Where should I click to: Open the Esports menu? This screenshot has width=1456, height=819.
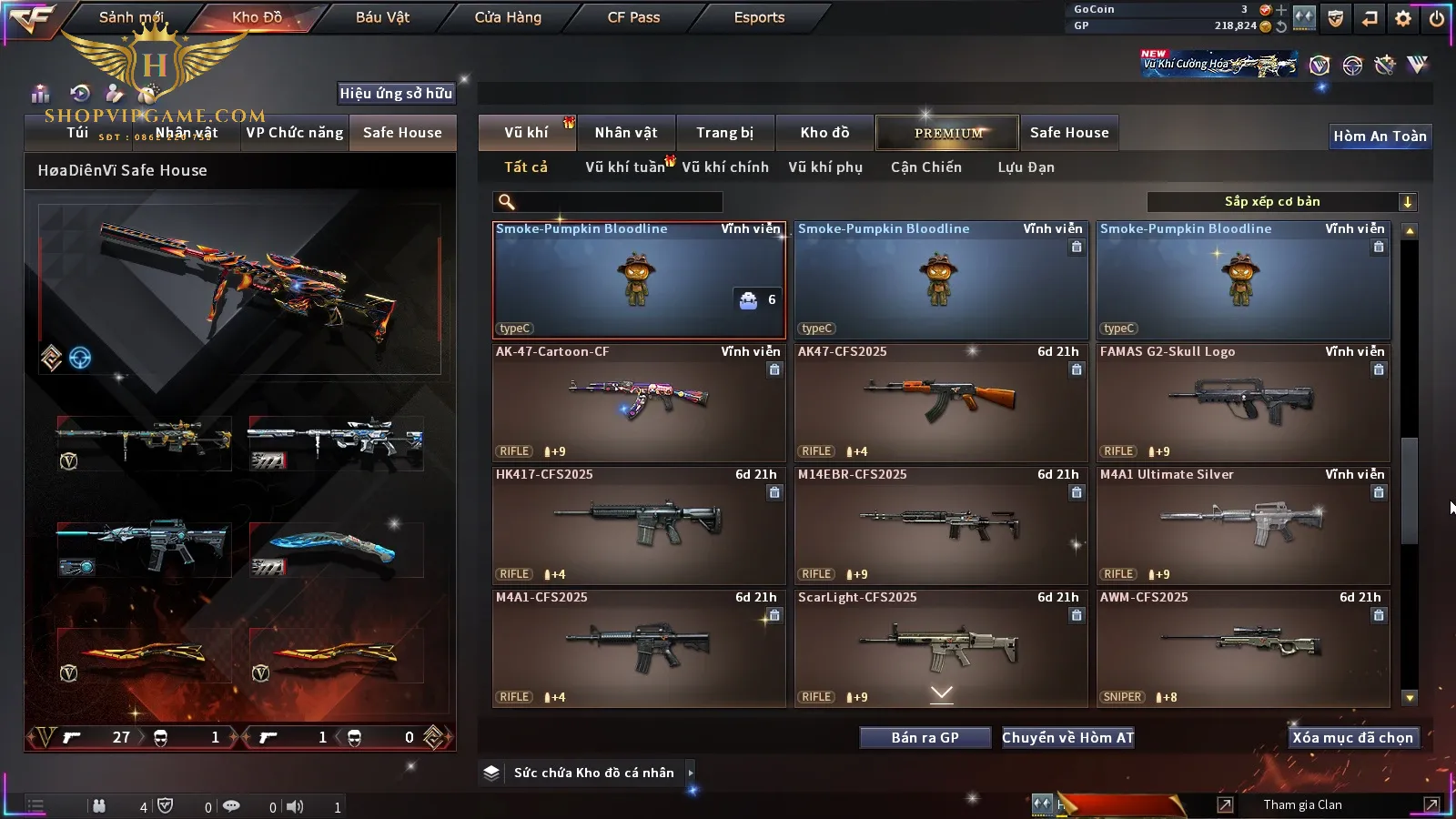coord(759,17)
